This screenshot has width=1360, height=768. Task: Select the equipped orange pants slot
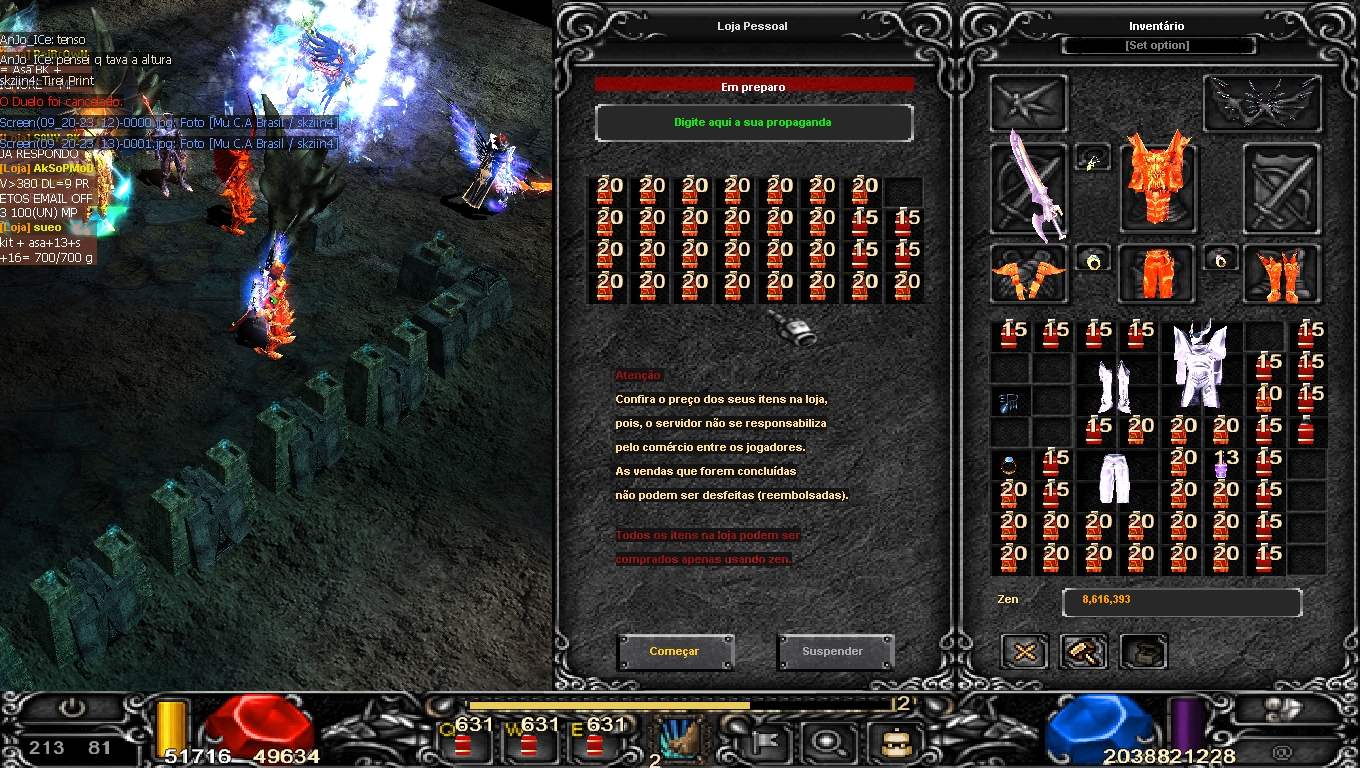click(1155, 272)
